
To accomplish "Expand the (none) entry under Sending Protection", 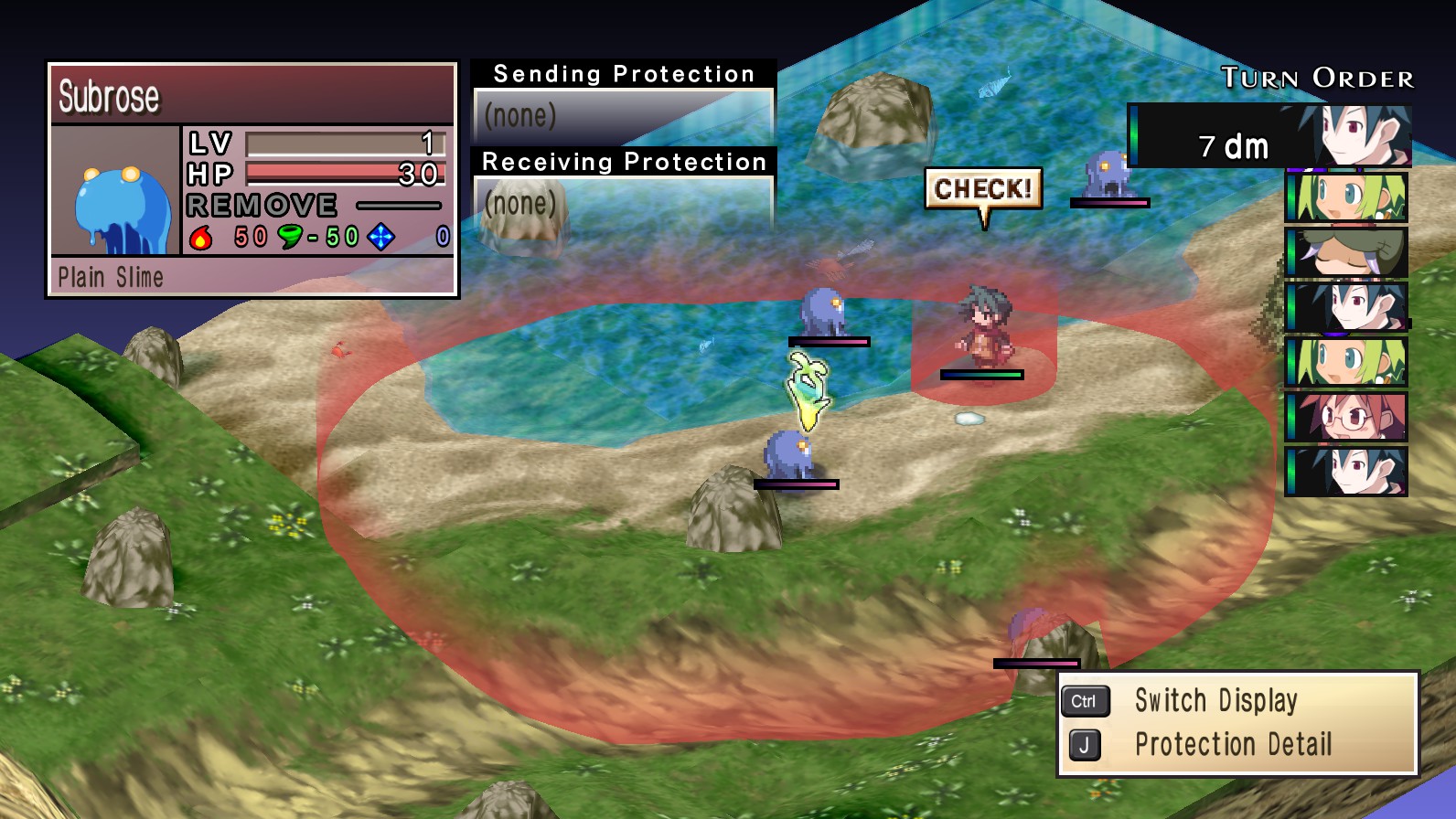I will [521, 116].
